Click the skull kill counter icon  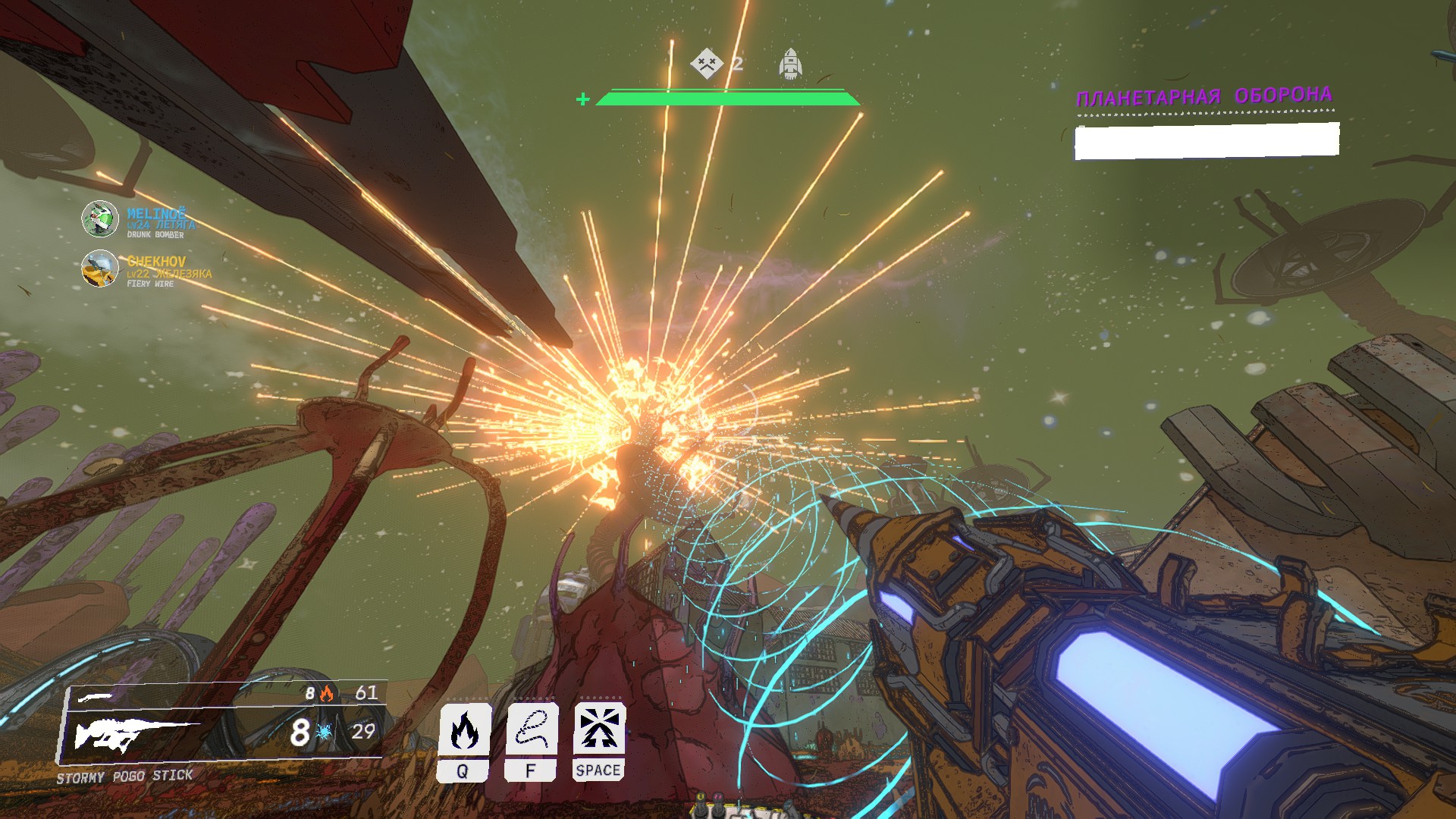(x=706, y=63)
